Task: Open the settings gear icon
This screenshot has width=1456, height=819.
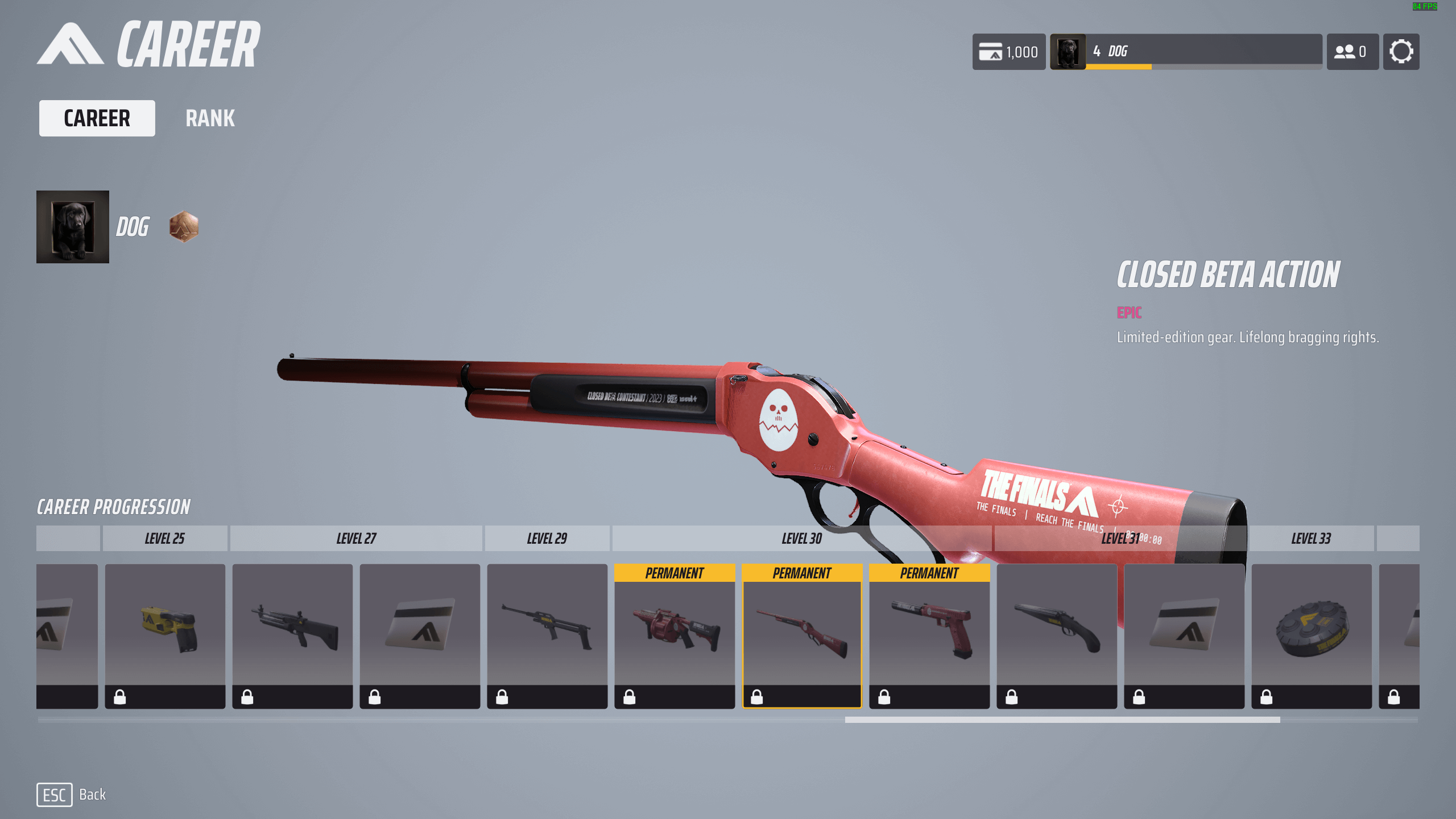Action: [x=1401, y=52]
